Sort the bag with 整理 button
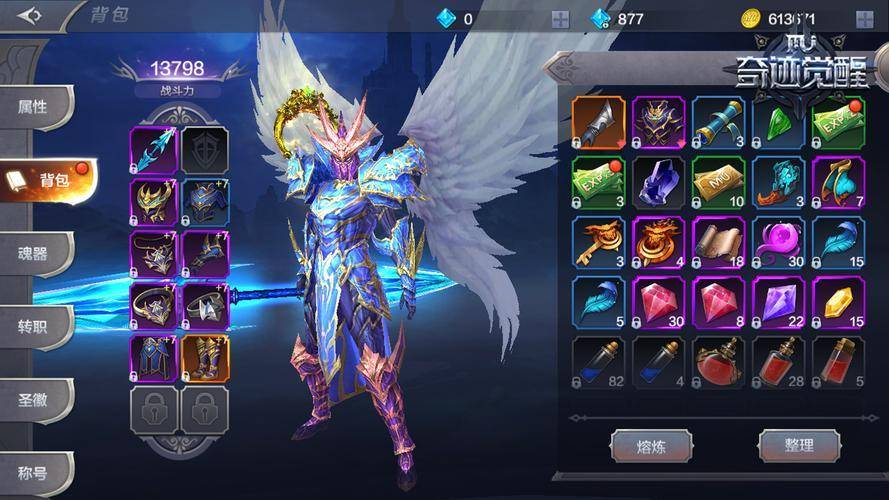 [799, 445]
